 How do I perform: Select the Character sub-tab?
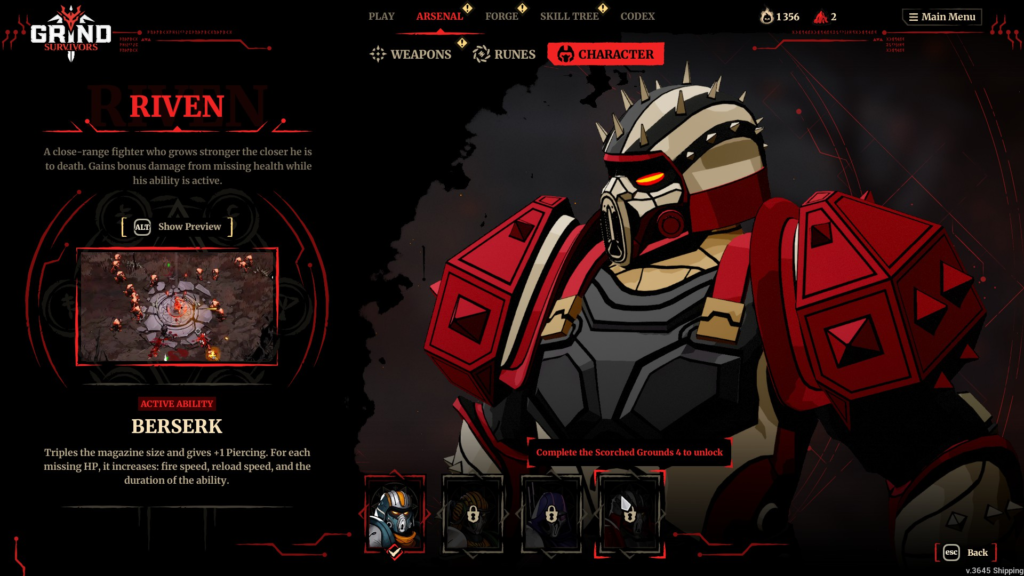[605, 54]
